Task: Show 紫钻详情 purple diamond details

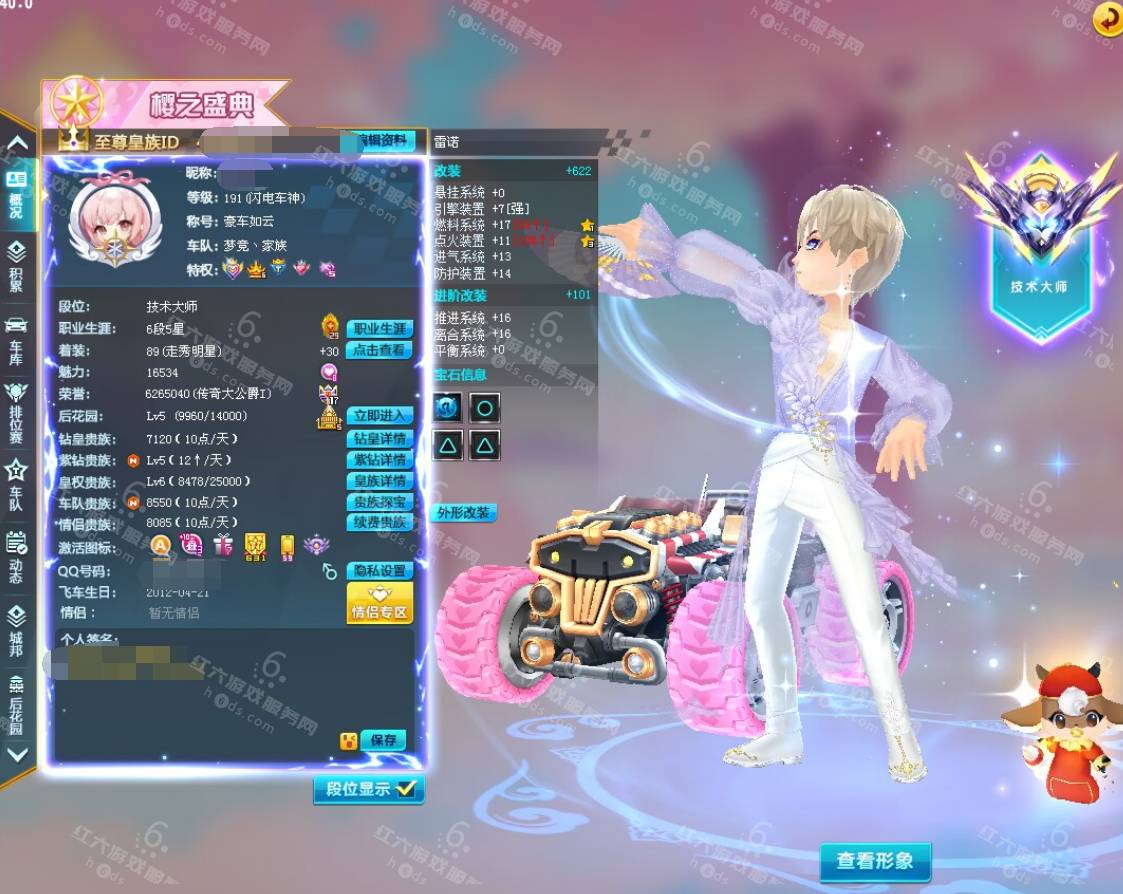Action: tap(379, 460)
